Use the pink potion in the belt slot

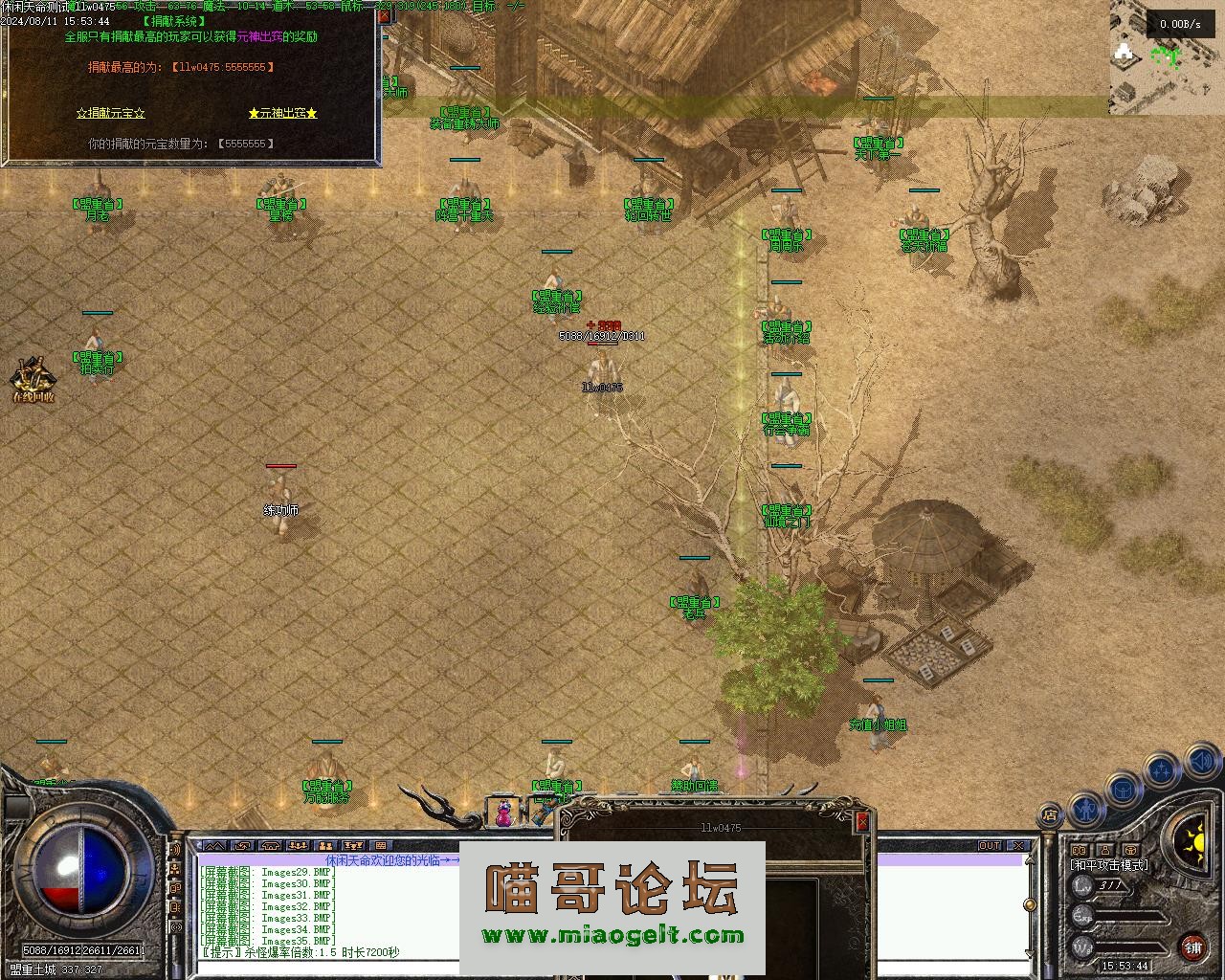(503, 813)
